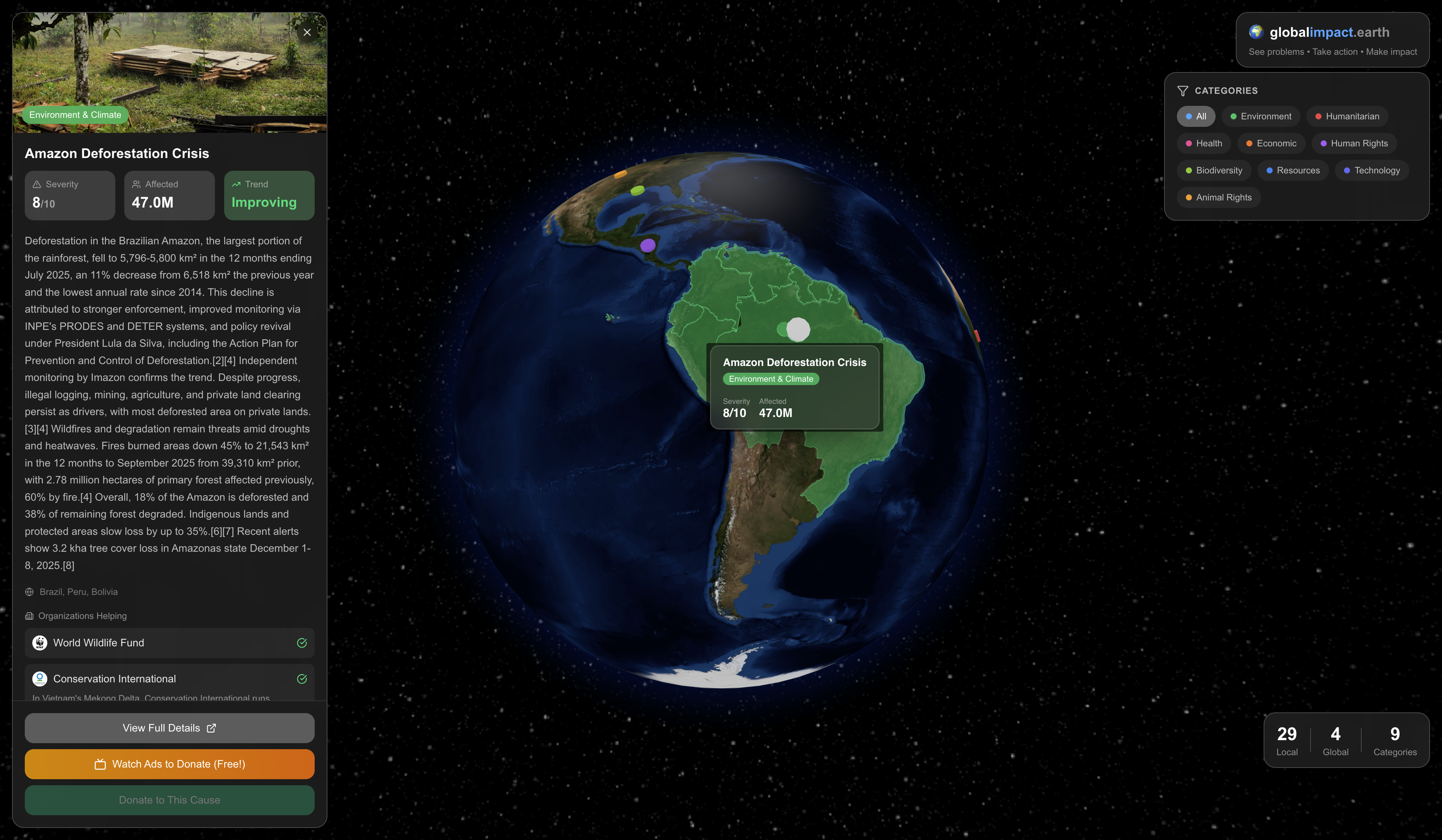Click the external-link icon on View Full Details

coord(211,728)
